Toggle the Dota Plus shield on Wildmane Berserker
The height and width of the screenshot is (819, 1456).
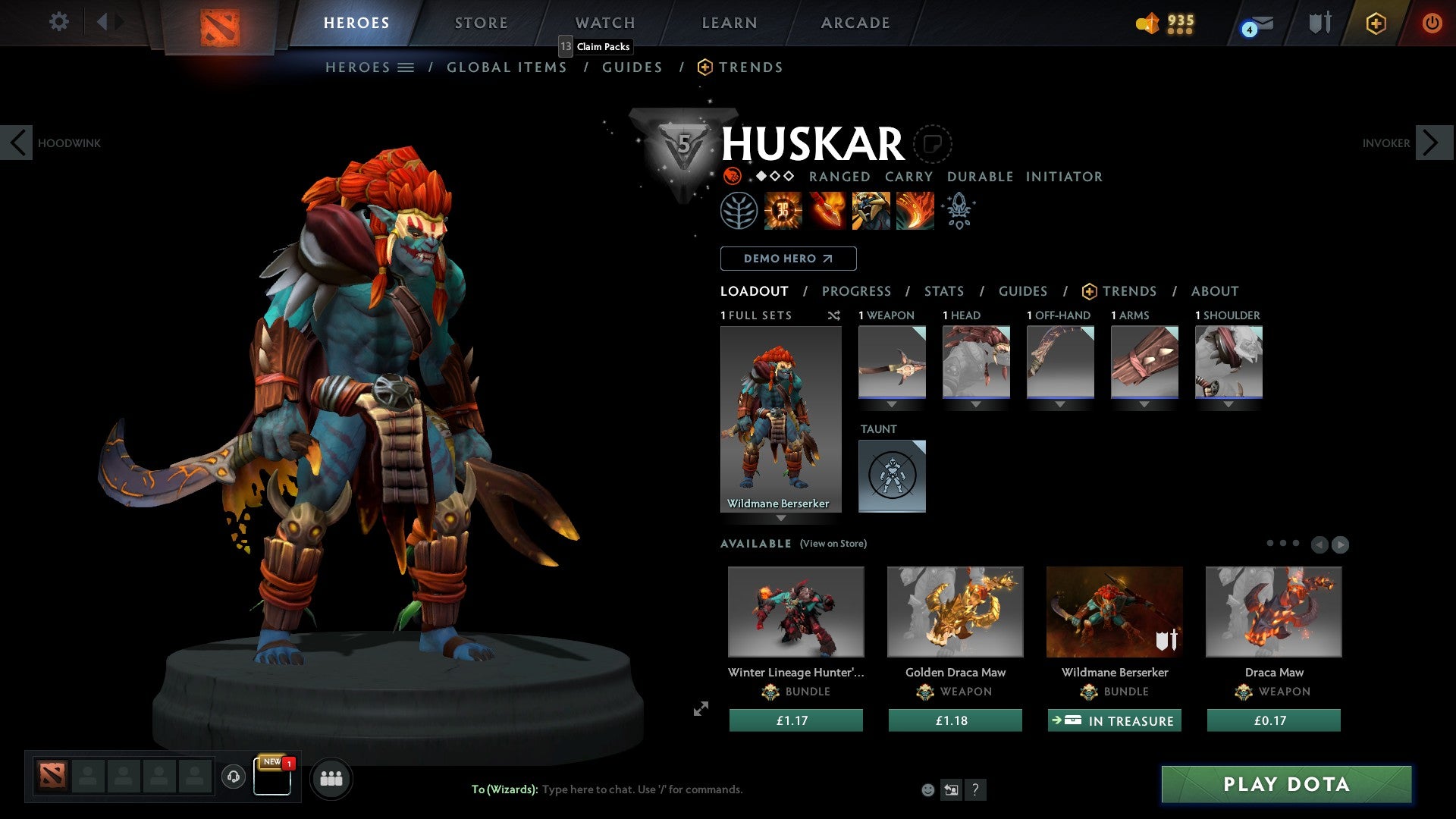(x=1166, y=641)
